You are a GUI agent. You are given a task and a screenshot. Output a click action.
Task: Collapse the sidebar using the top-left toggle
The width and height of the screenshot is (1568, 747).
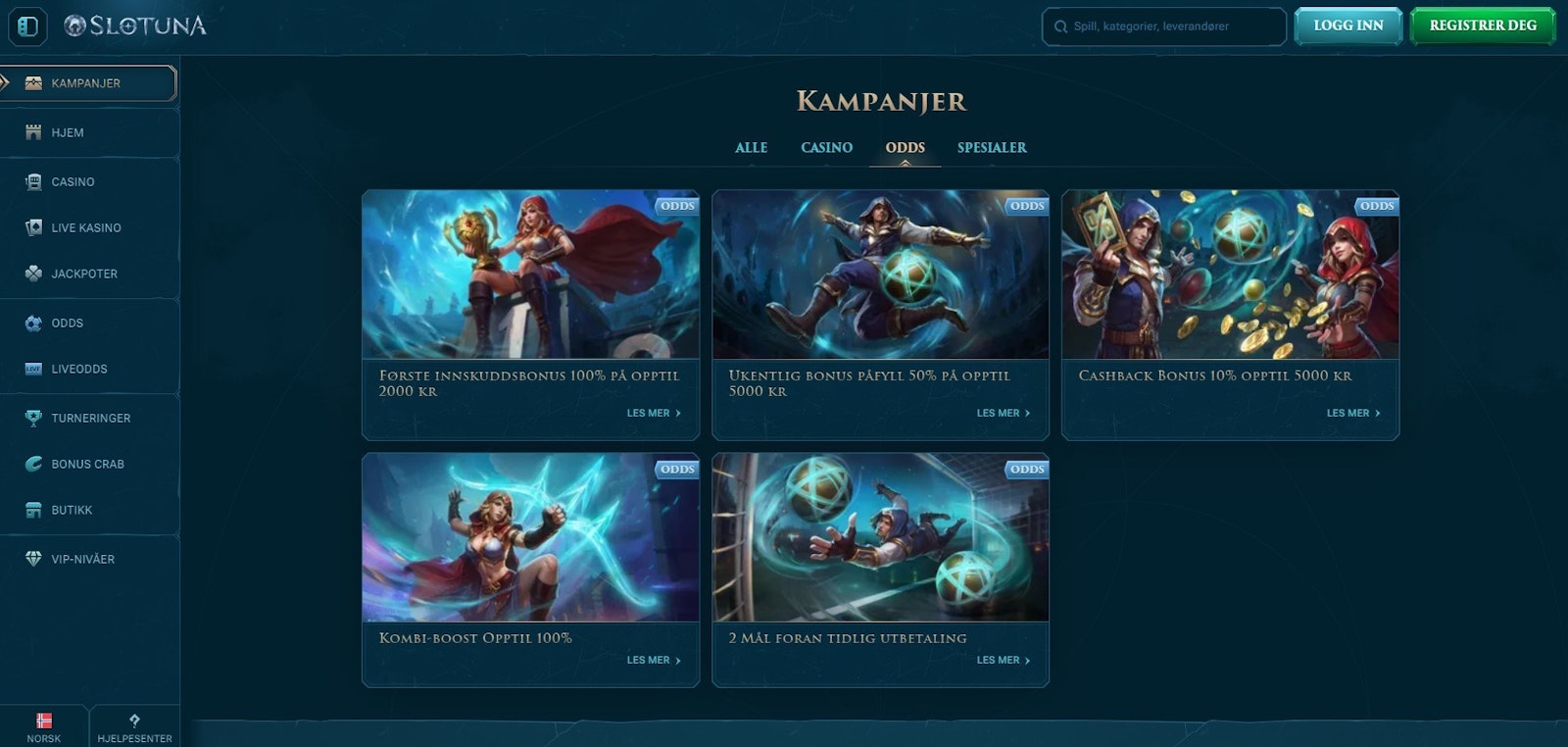pos(28,26)
